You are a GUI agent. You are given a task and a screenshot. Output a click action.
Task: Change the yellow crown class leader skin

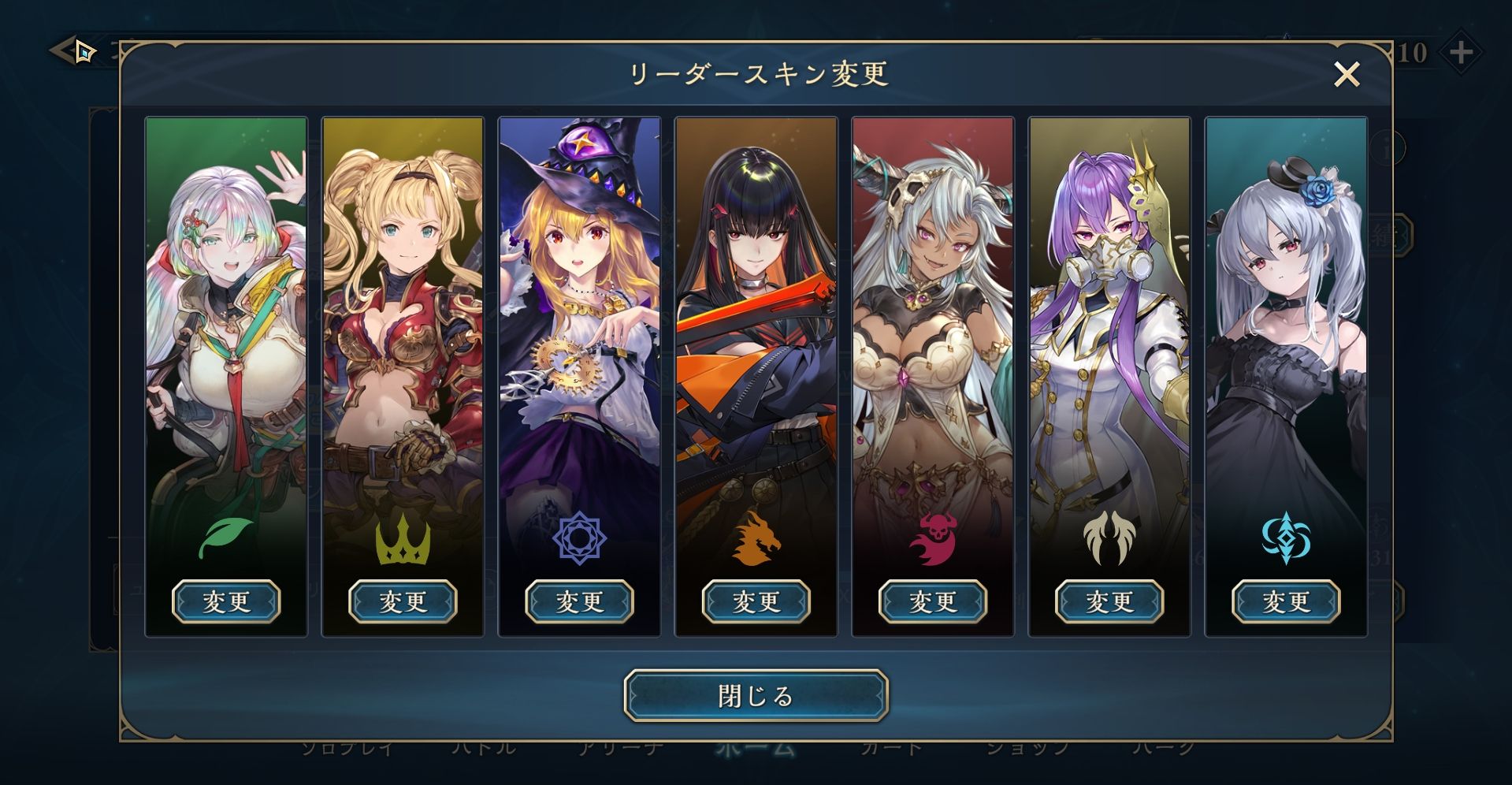click(403, 602)
